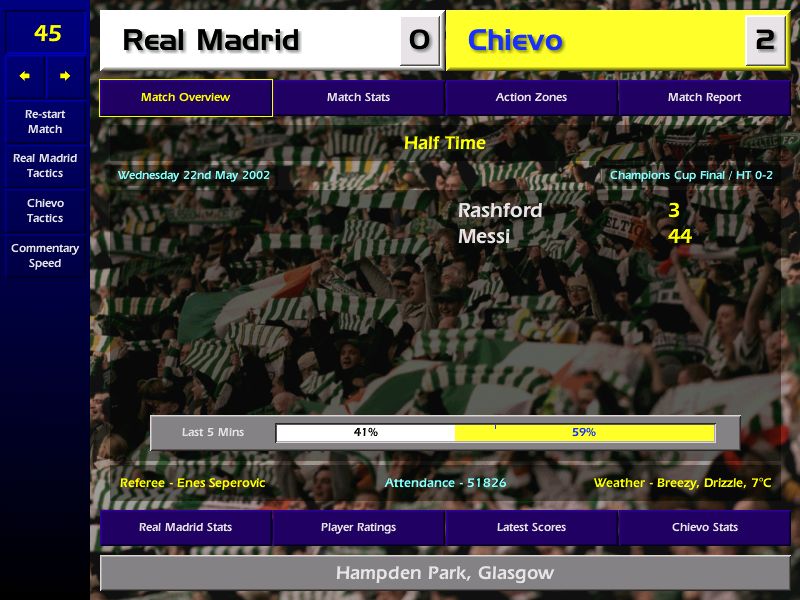Show Latest Scores

[531, 527]
